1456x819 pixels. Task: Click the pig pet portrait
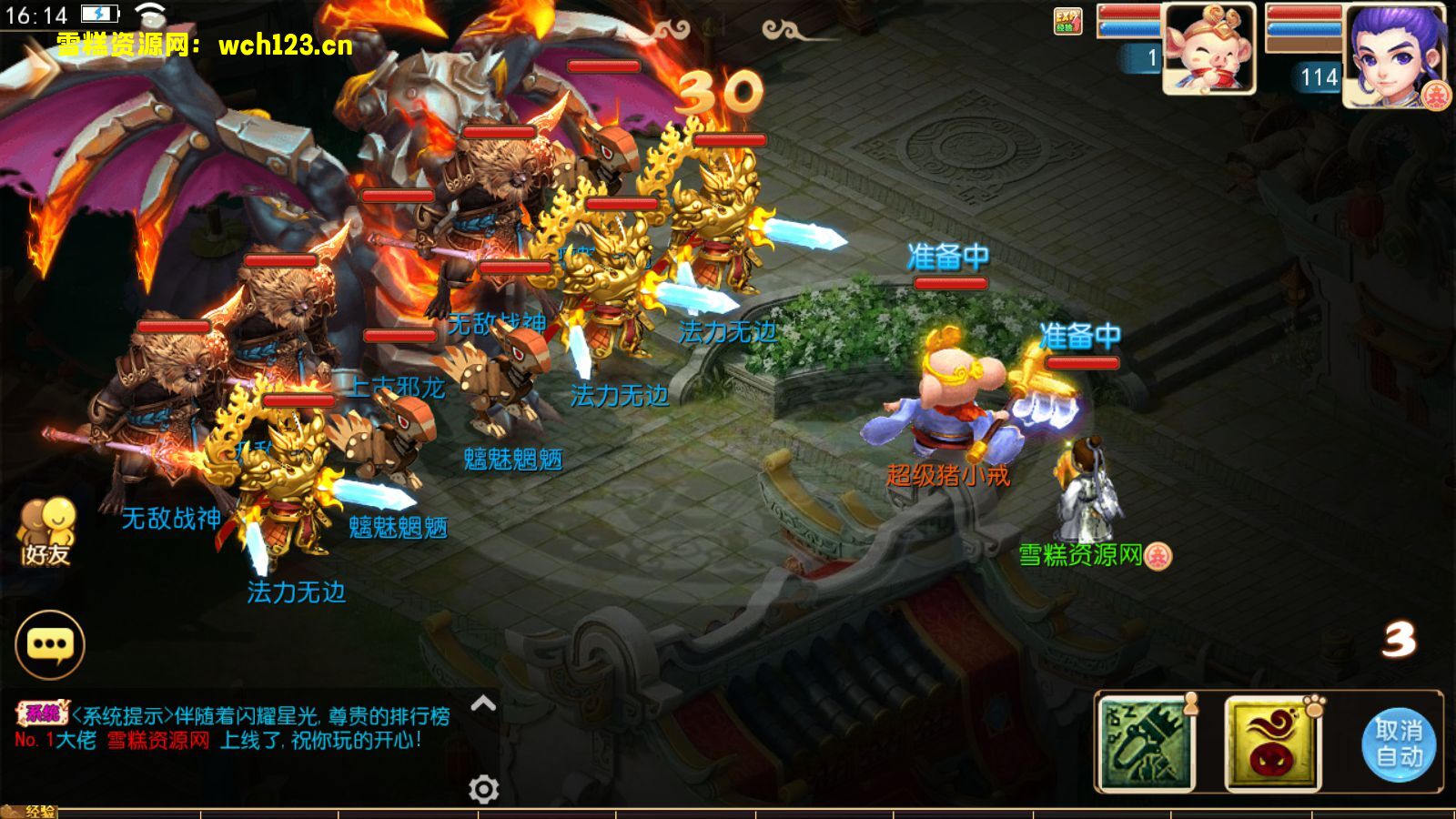1209,48
